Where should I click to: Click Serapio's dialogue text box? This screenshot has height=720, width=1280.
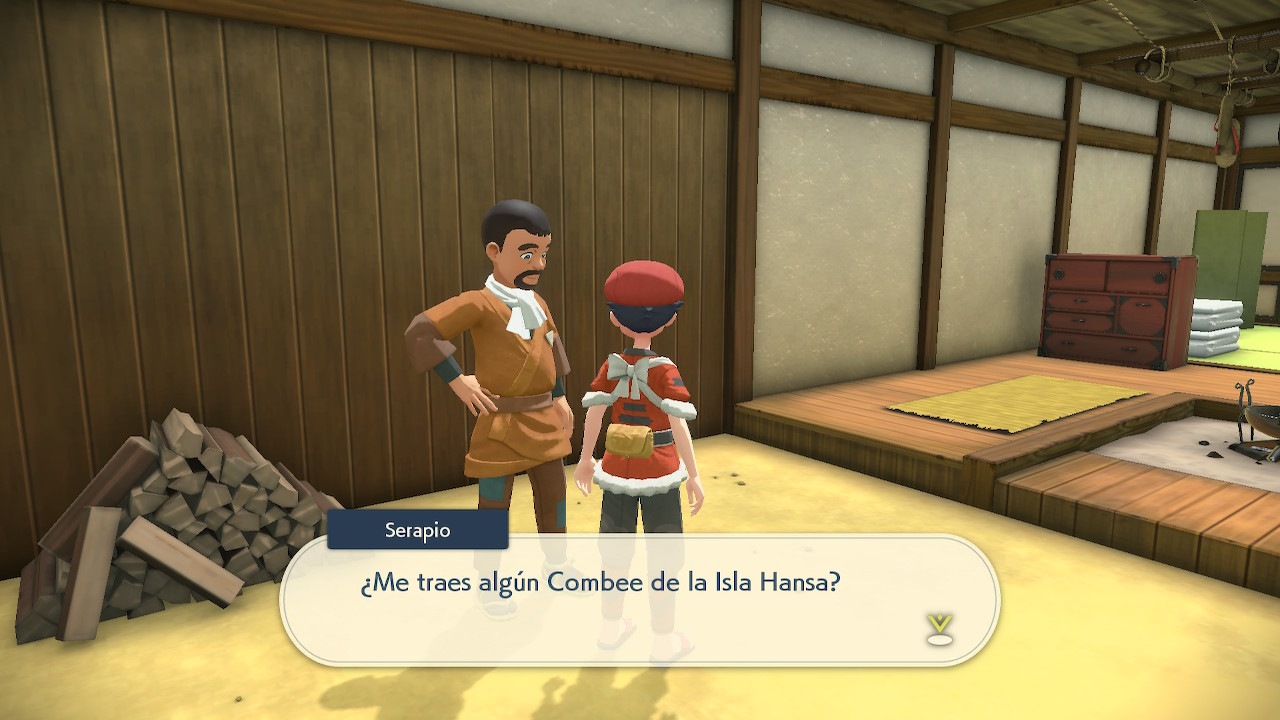coord(640,600)
